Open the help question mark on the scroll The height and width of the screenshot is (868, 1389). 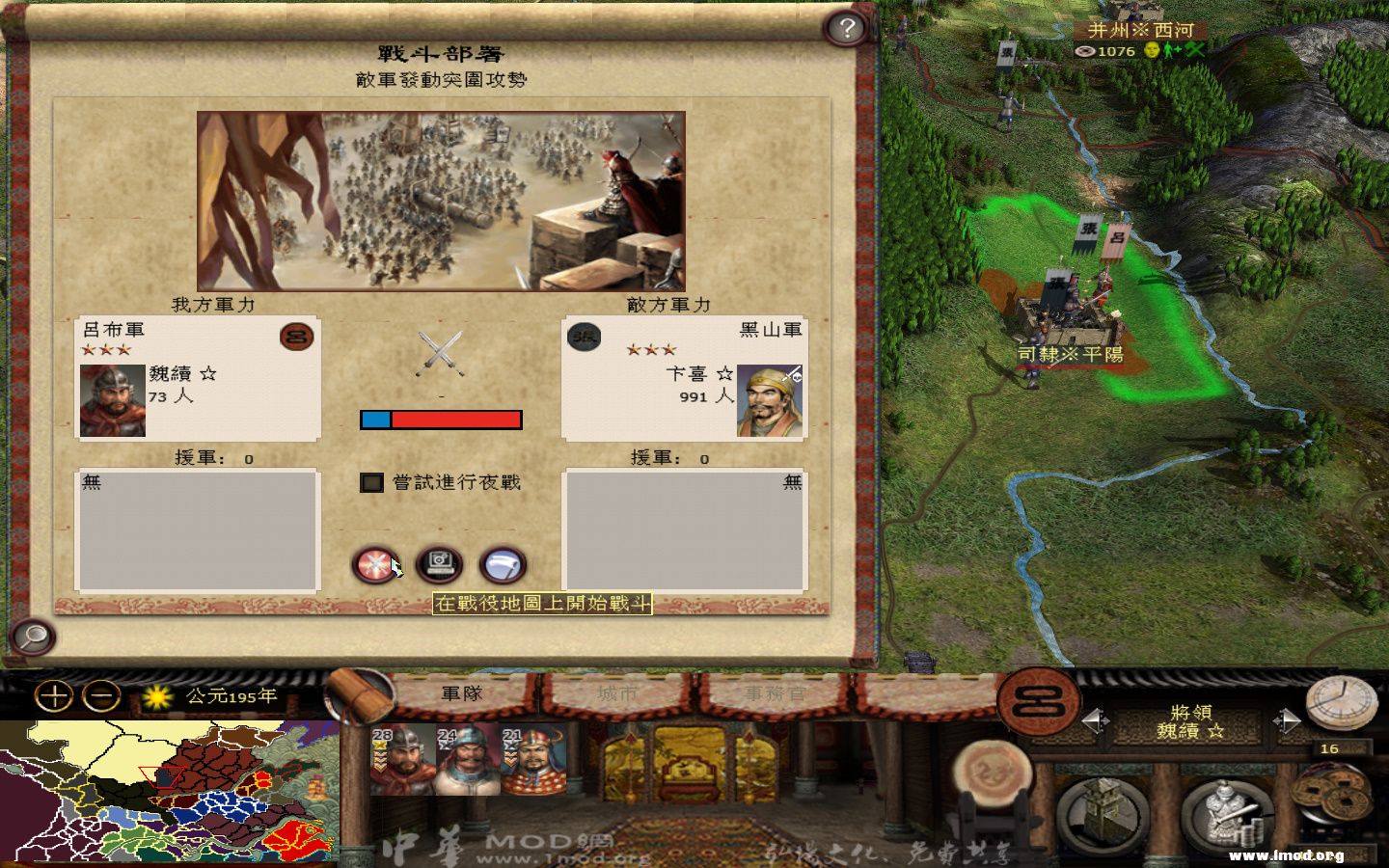point(846,29)
